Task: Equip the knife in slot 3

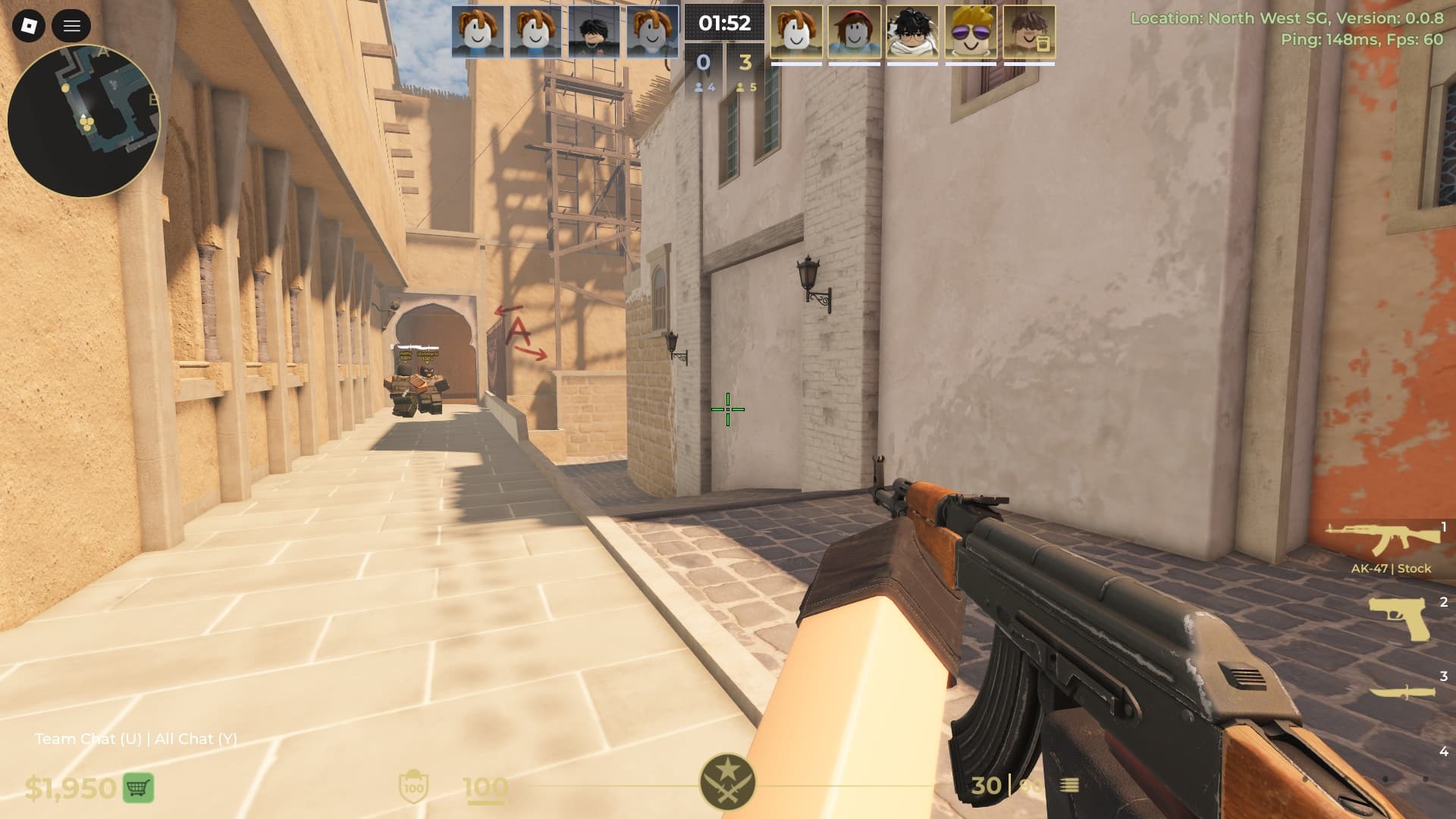Action: 1402,691
